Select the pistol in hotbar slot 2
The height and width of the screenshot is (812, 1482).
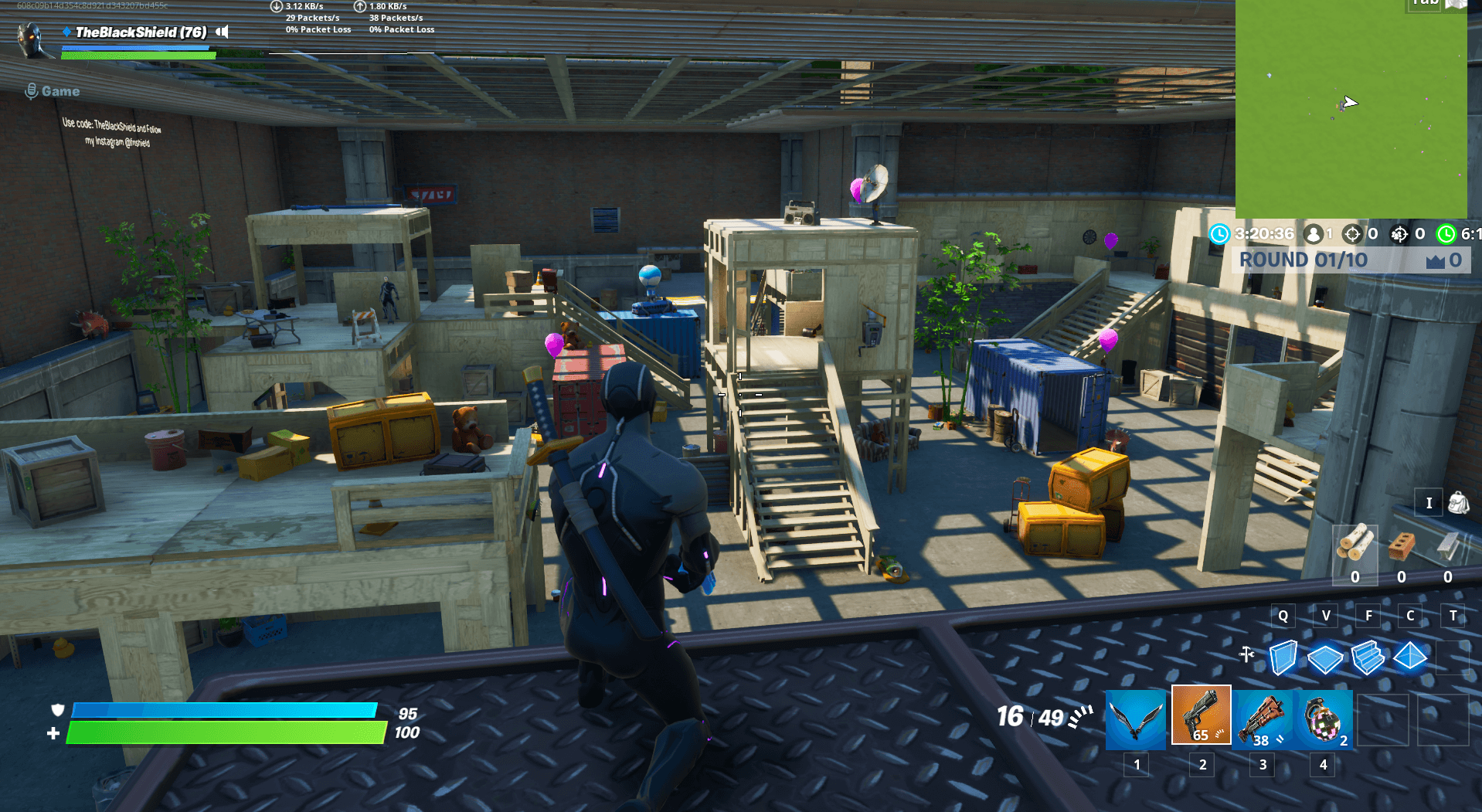[x=1201, y=716]
